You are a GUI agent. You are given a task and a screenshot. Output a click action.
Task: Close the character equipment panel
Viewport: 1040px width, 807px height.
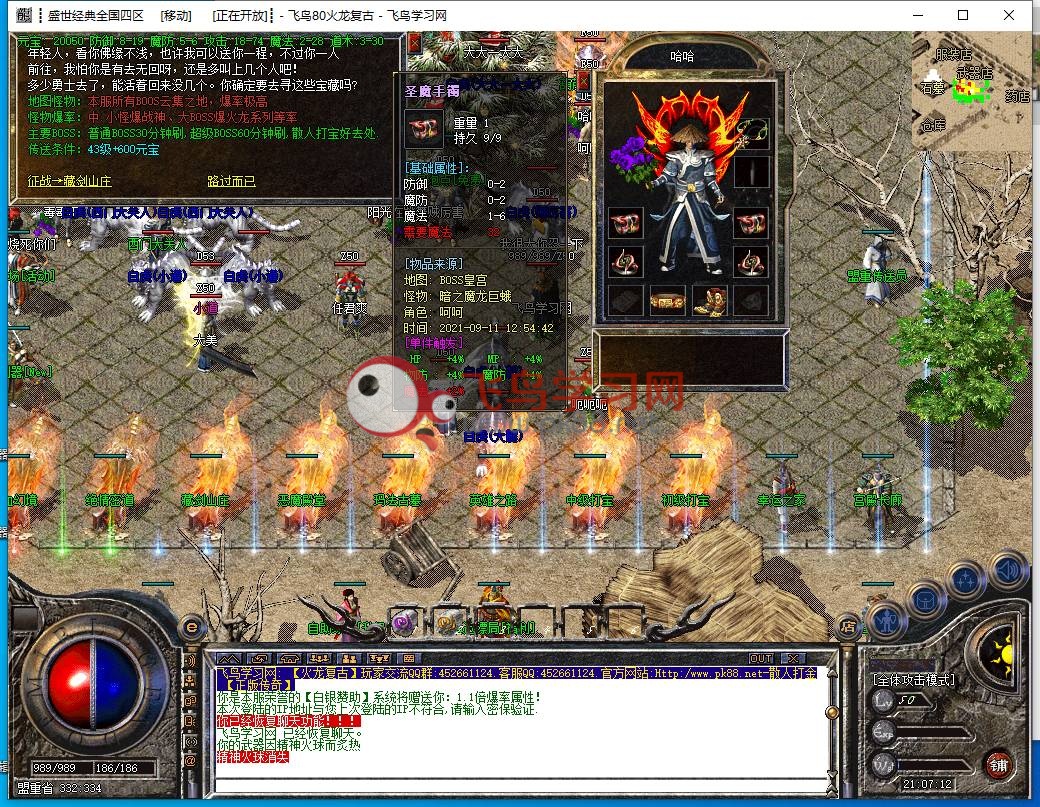pyautogui.click(x=585, y=79)
